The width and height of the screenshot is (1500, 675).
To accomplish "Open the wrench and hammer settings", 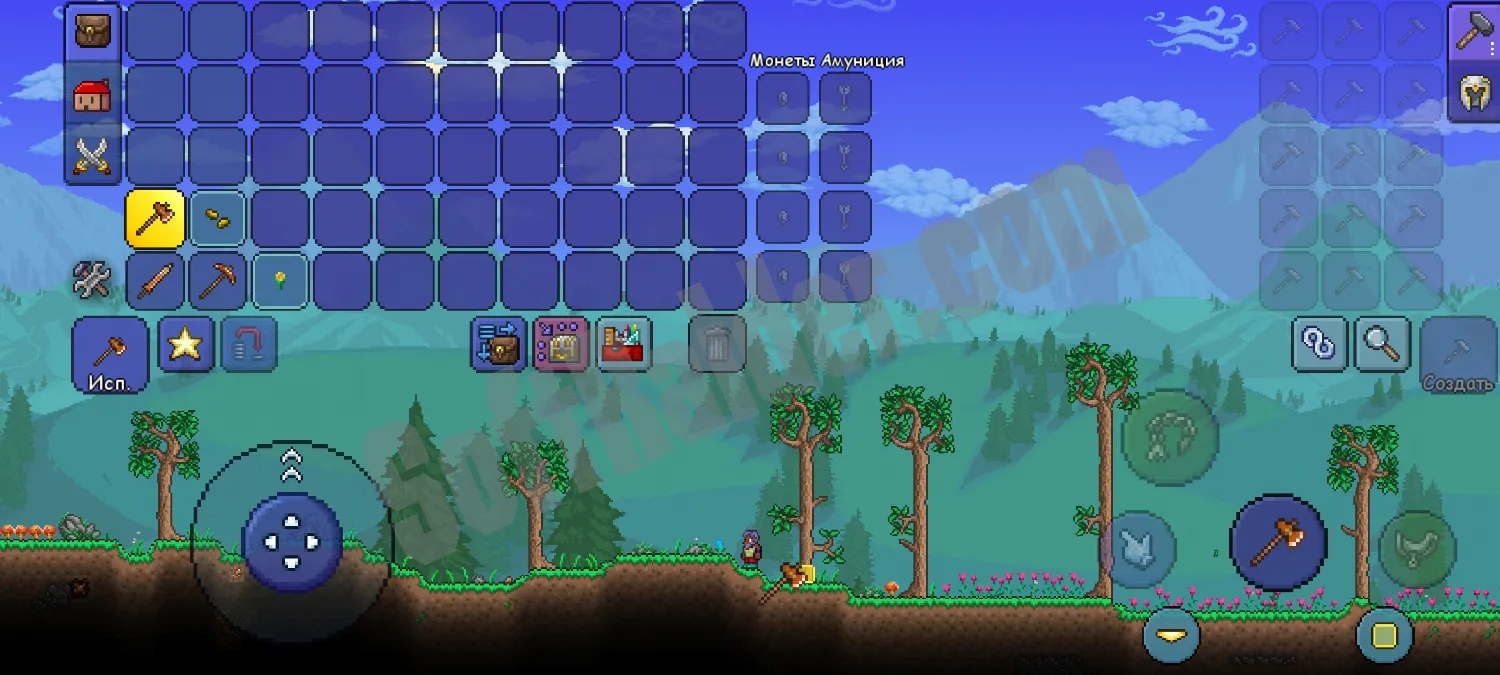I will coord(92,280).
